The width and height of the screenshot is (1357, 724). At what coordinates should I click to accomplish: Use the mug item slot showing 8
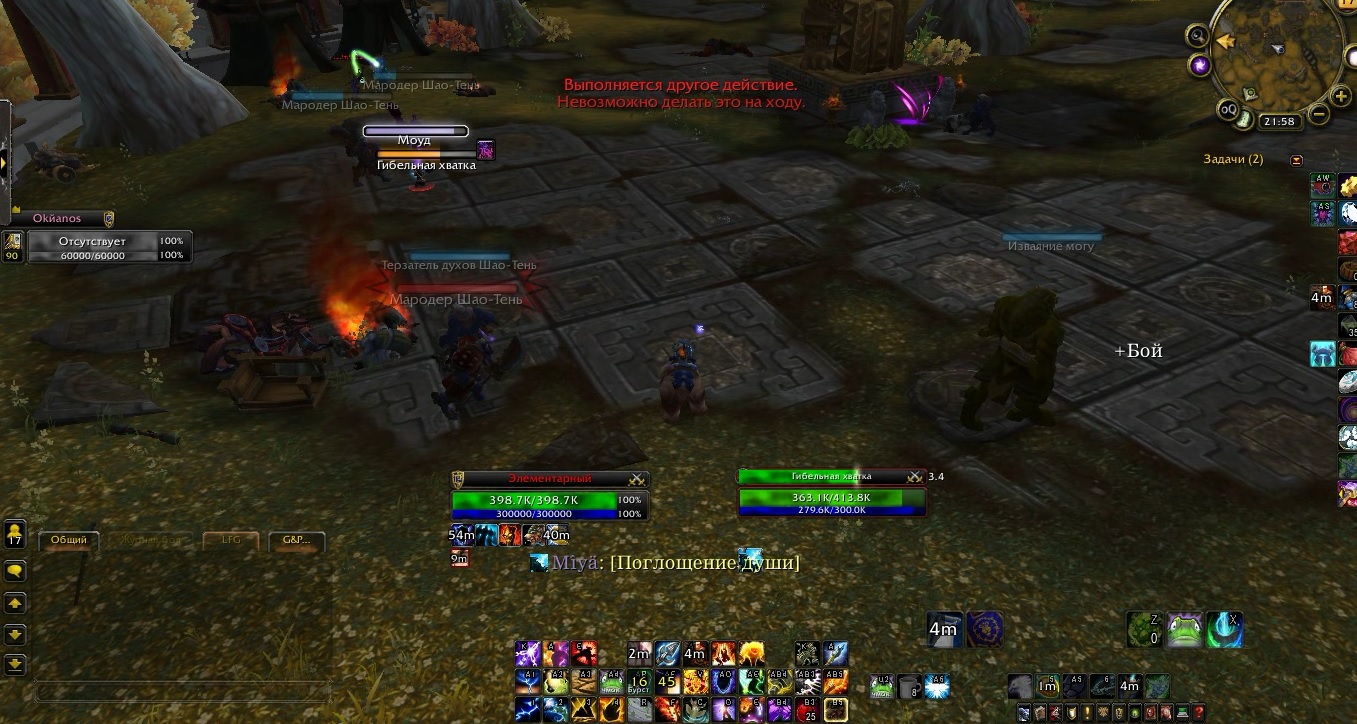coord(908,686)
